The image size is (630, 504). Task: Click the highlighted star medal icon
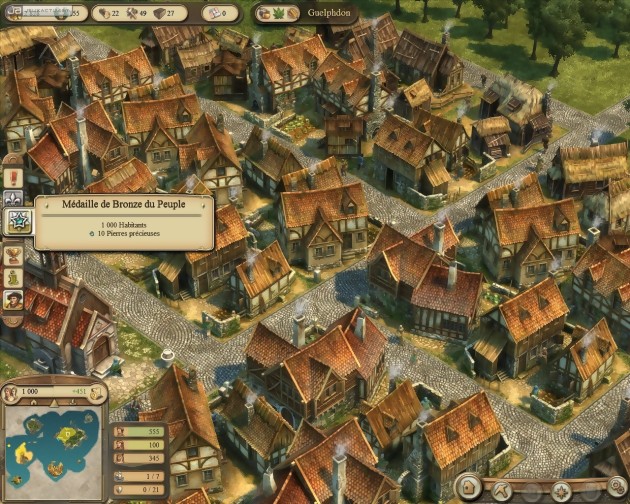[x=15, y=222]
